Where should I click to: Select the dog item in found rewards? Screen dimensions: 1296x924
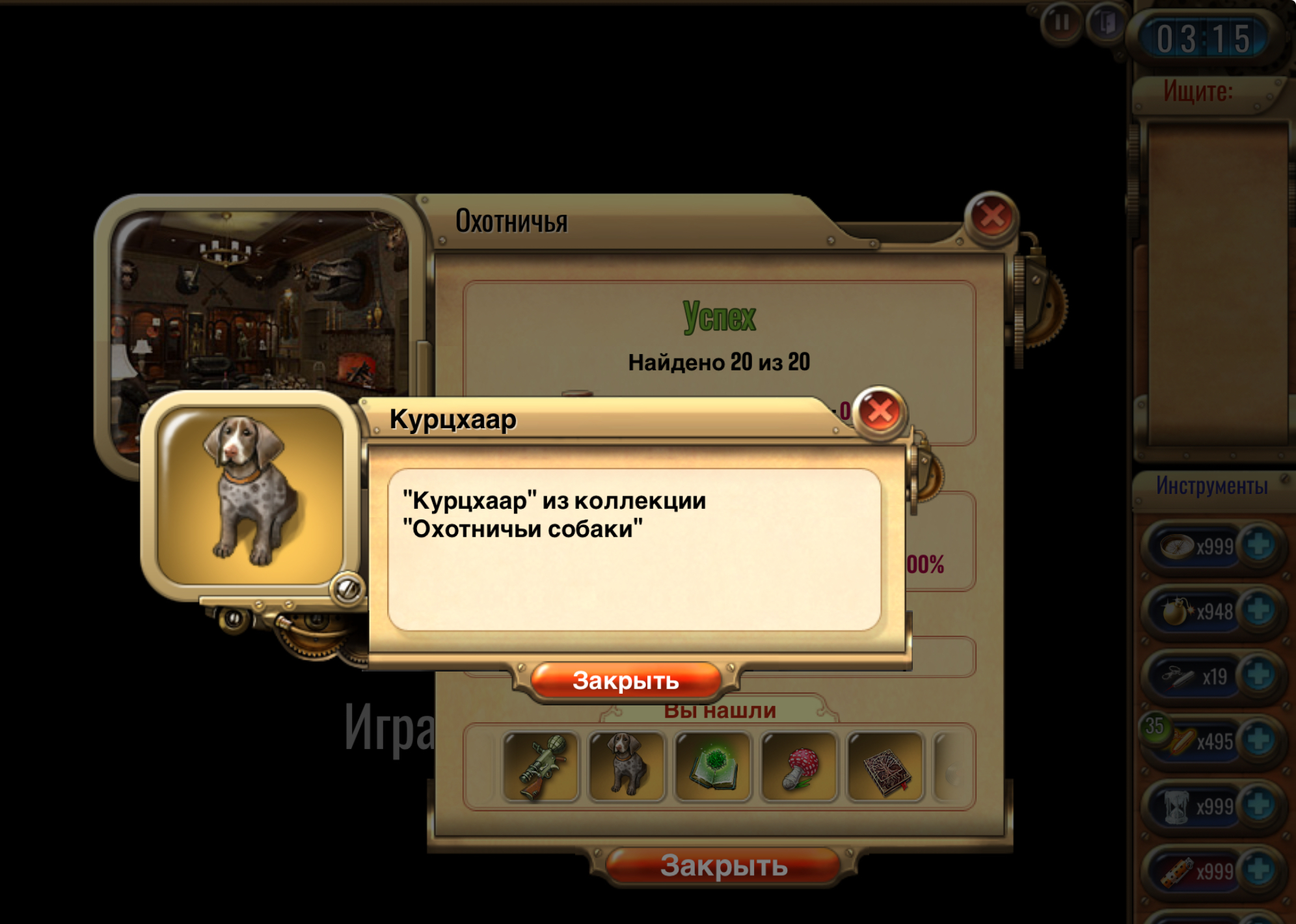coord(627,767)
